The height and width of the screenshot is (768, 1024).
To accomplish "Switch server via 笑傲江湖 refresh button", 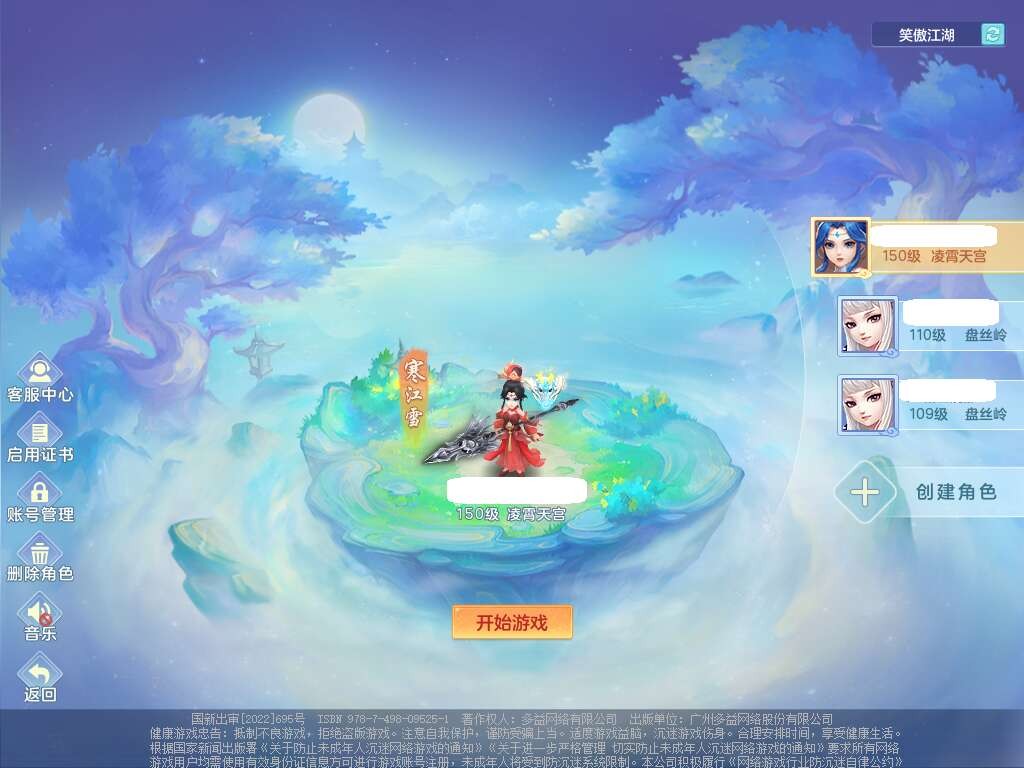I will coord(992,35).
